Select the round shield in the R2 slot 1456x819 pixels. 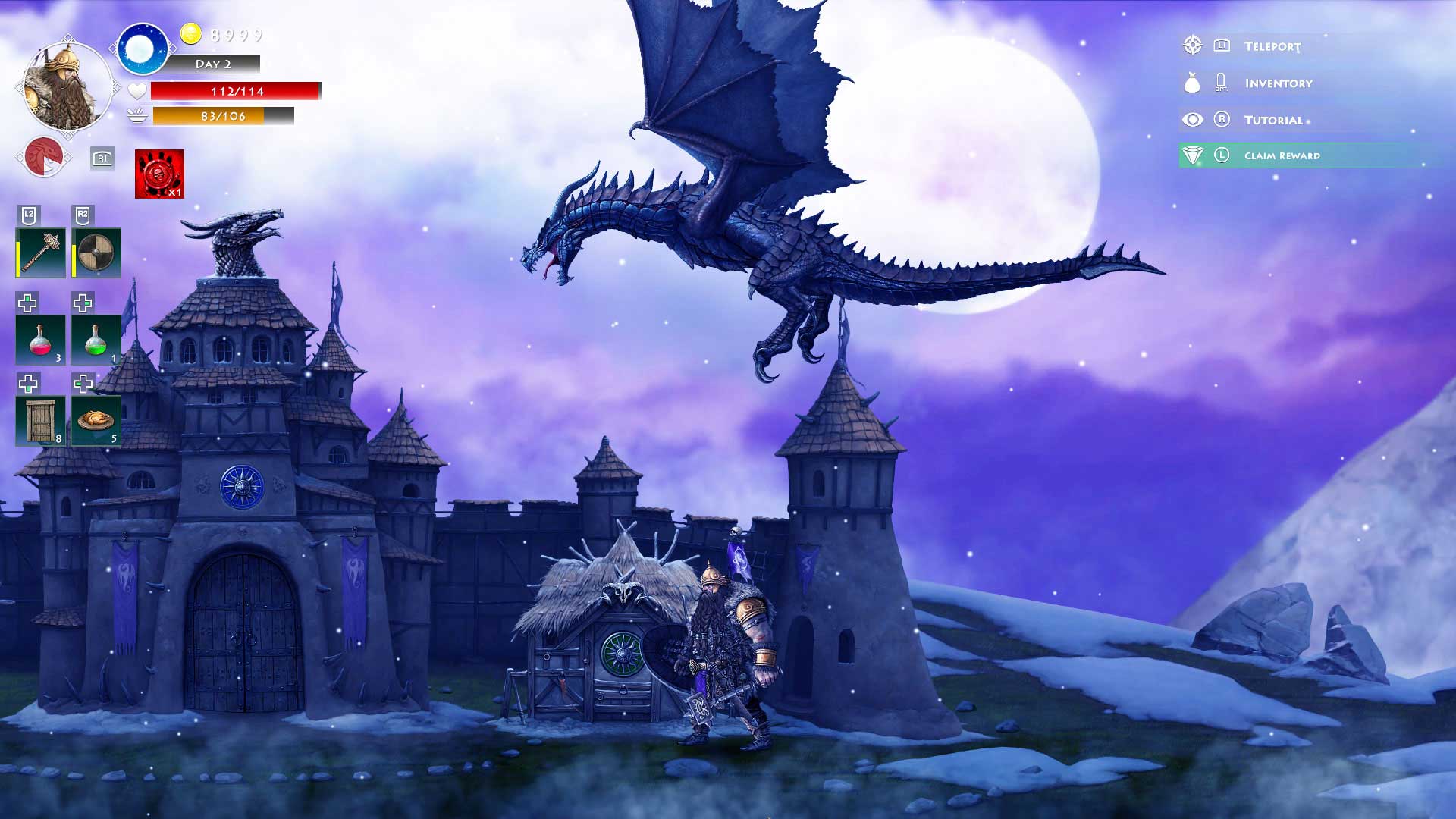[97, 253]
